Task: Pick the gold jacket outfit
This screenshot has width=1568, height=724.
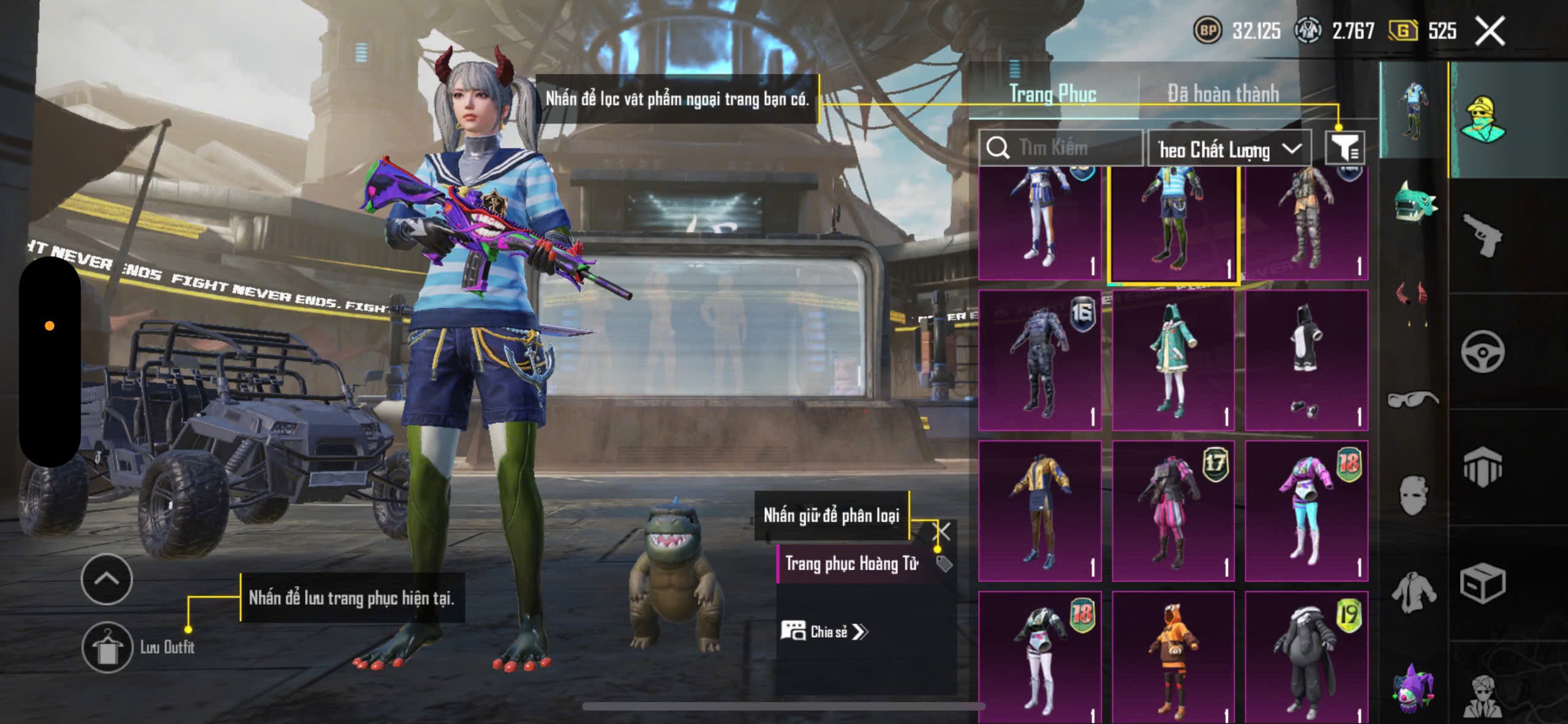Action: 1040,510
